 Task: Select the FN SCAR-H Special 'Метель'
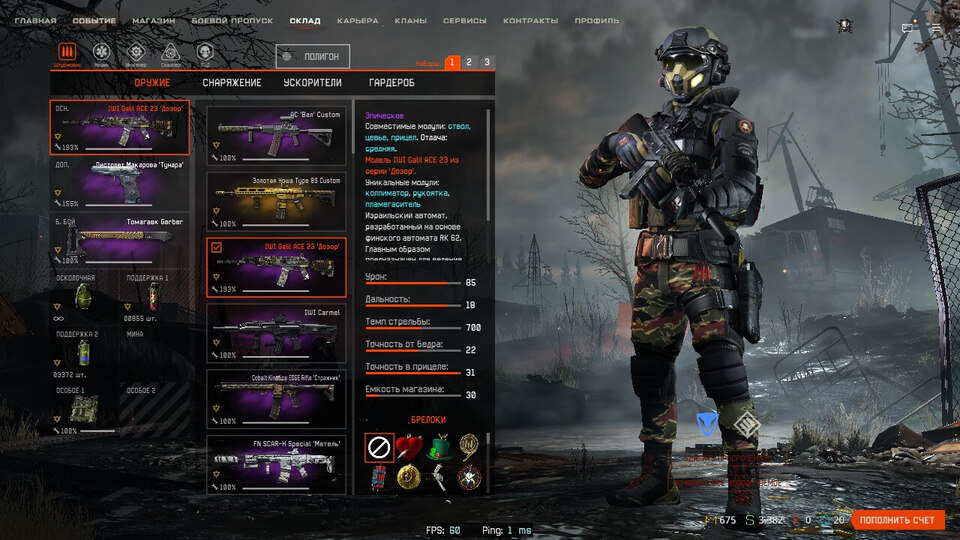[x=277, y=463]
